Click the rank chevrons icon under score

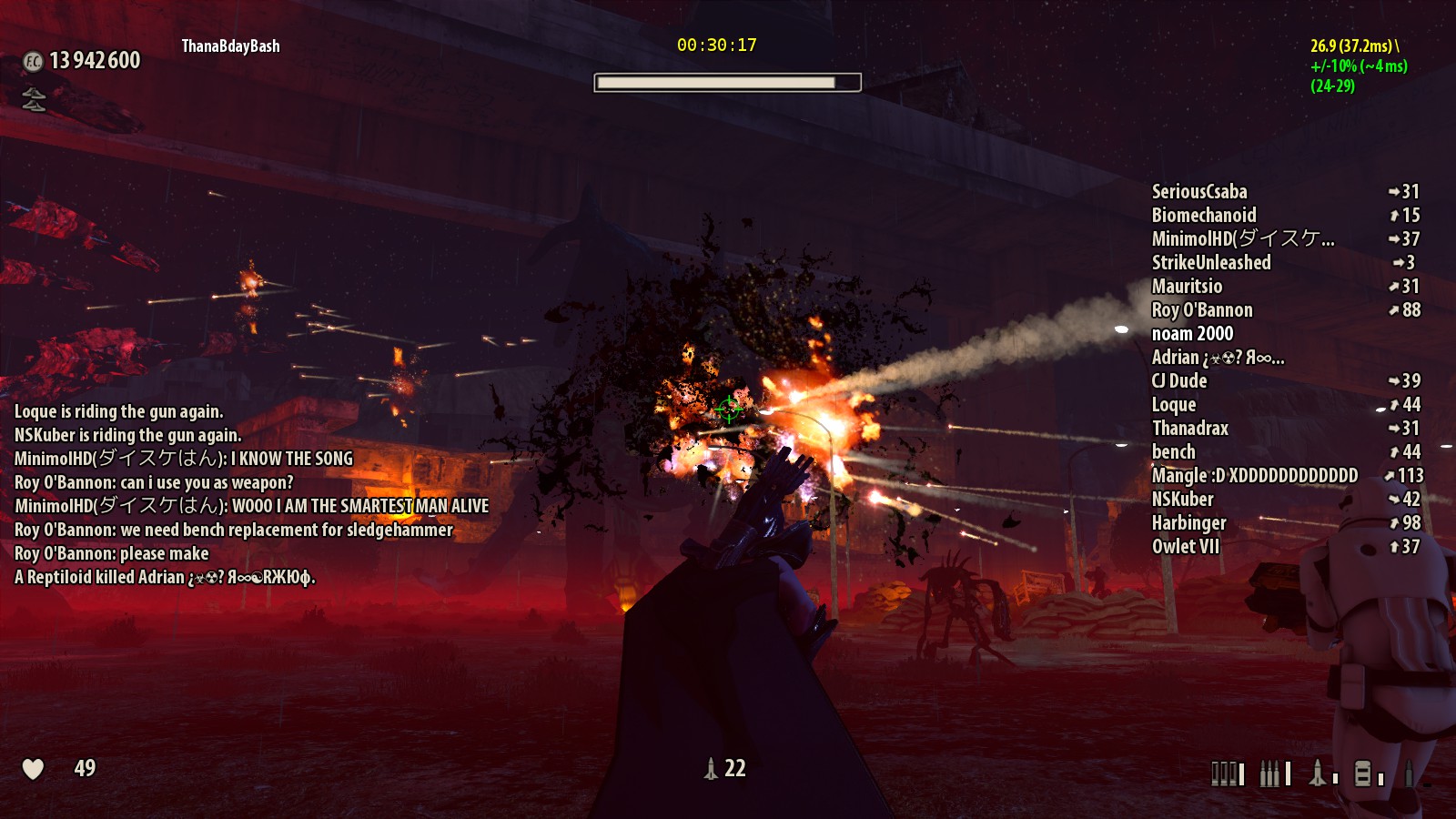pyautogui.click(x=34, y=98)
